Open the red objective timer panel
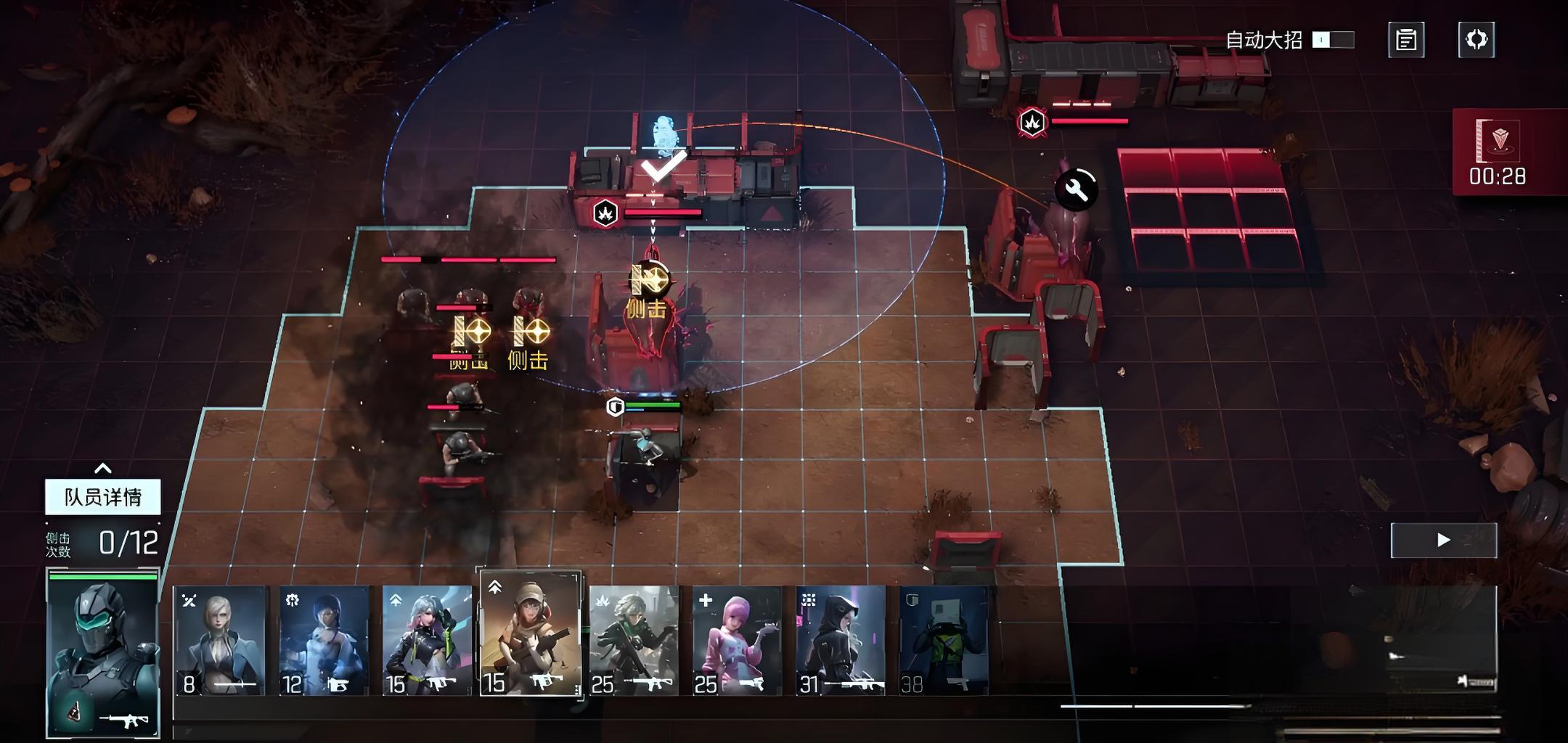Viewport: 1568px width, 743px height. click(1497, 152)
